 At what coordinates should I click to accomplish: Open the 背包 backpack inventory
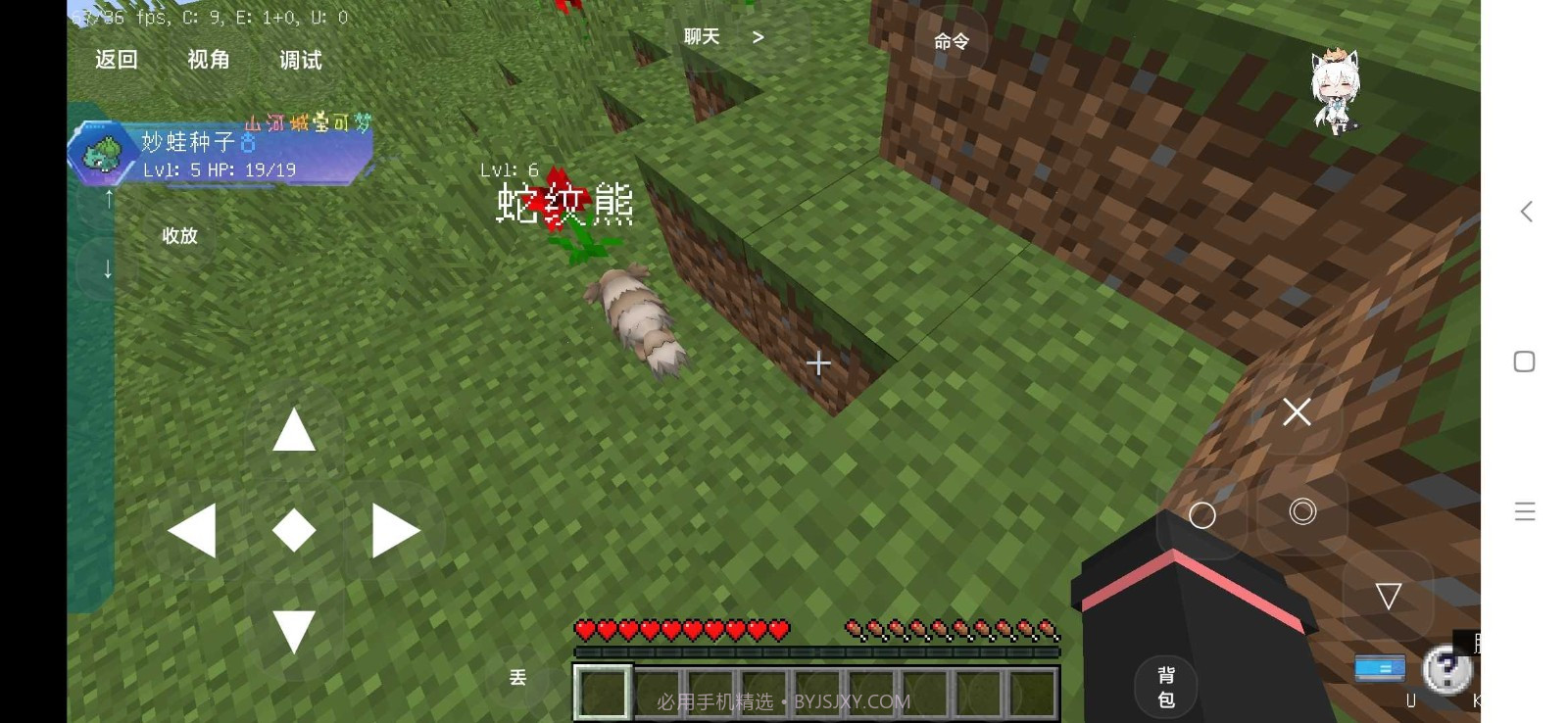pyautogui.click(x=1166, y=687)
